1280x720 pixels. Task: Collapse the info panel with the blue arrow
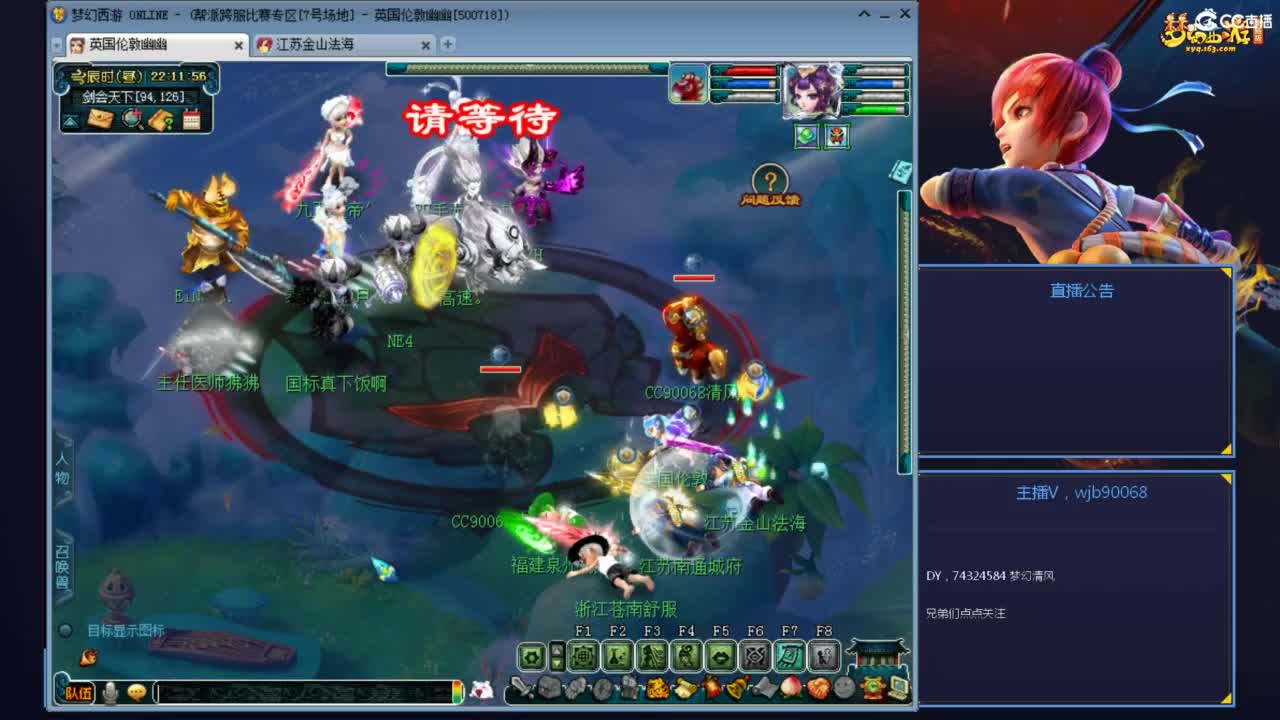coord(70,120)
